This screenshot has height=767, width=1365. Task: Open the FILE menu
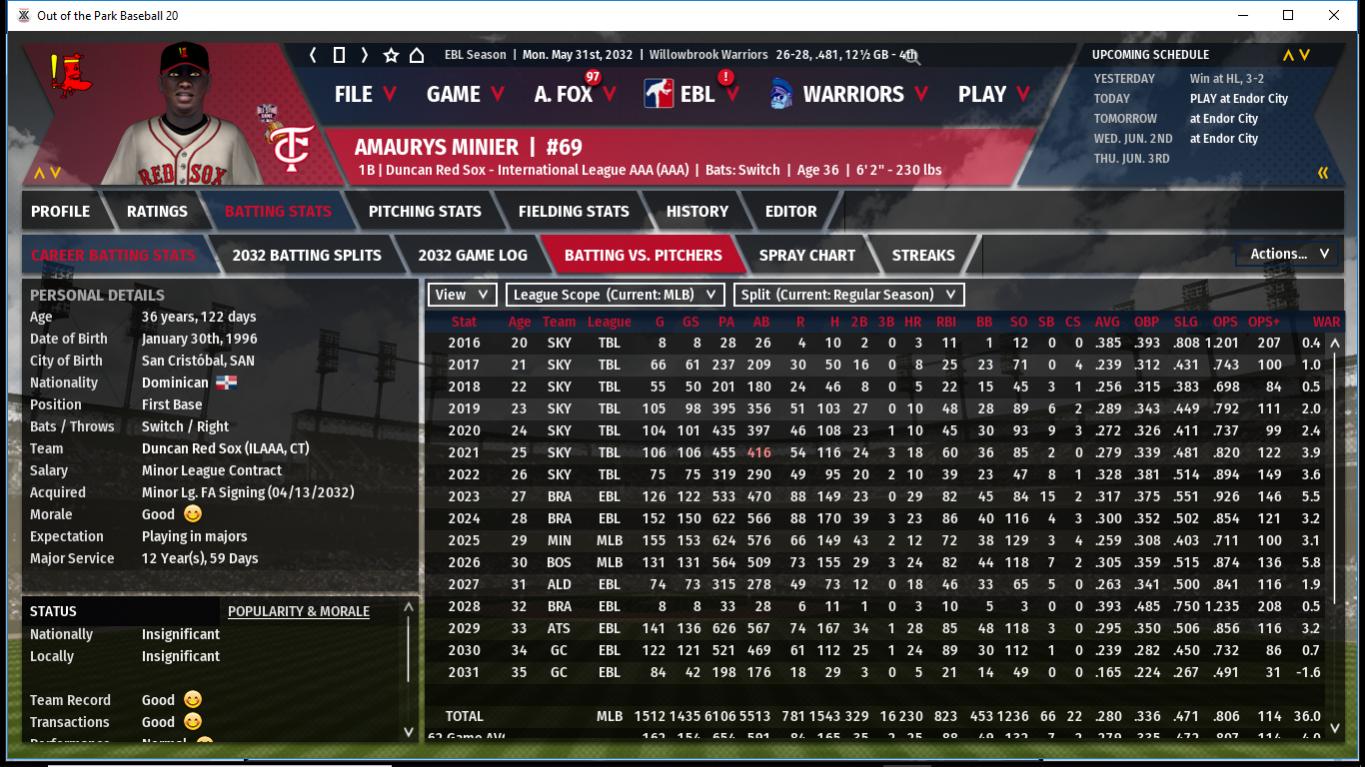tap(364, 94)
